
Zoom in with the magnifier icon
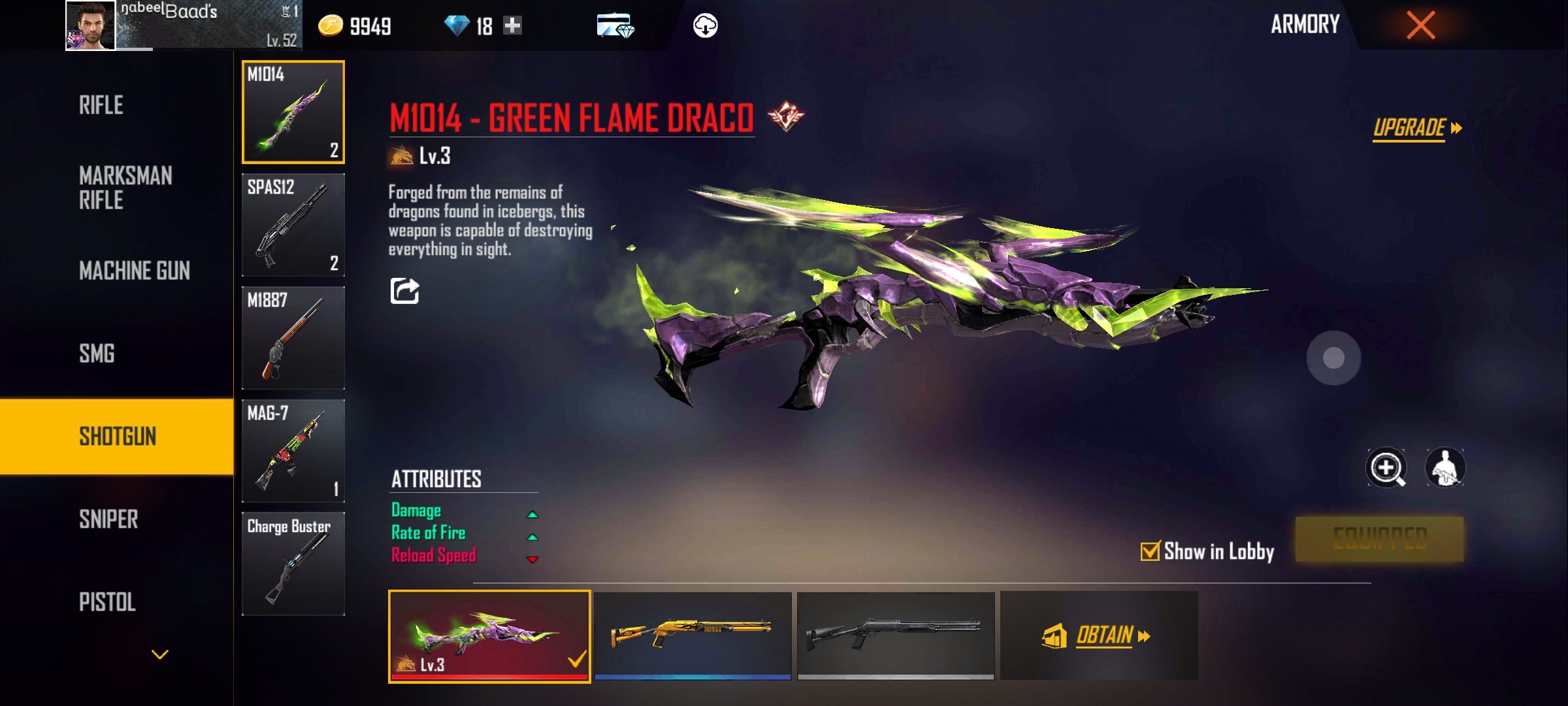pos(1386,468)
